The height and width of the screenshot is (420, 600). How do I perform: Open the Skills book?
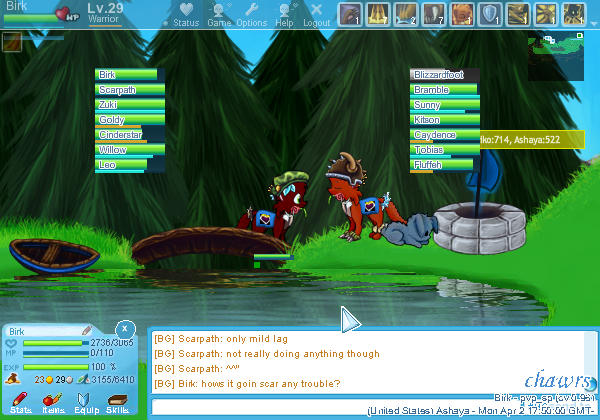click(118, 403)
